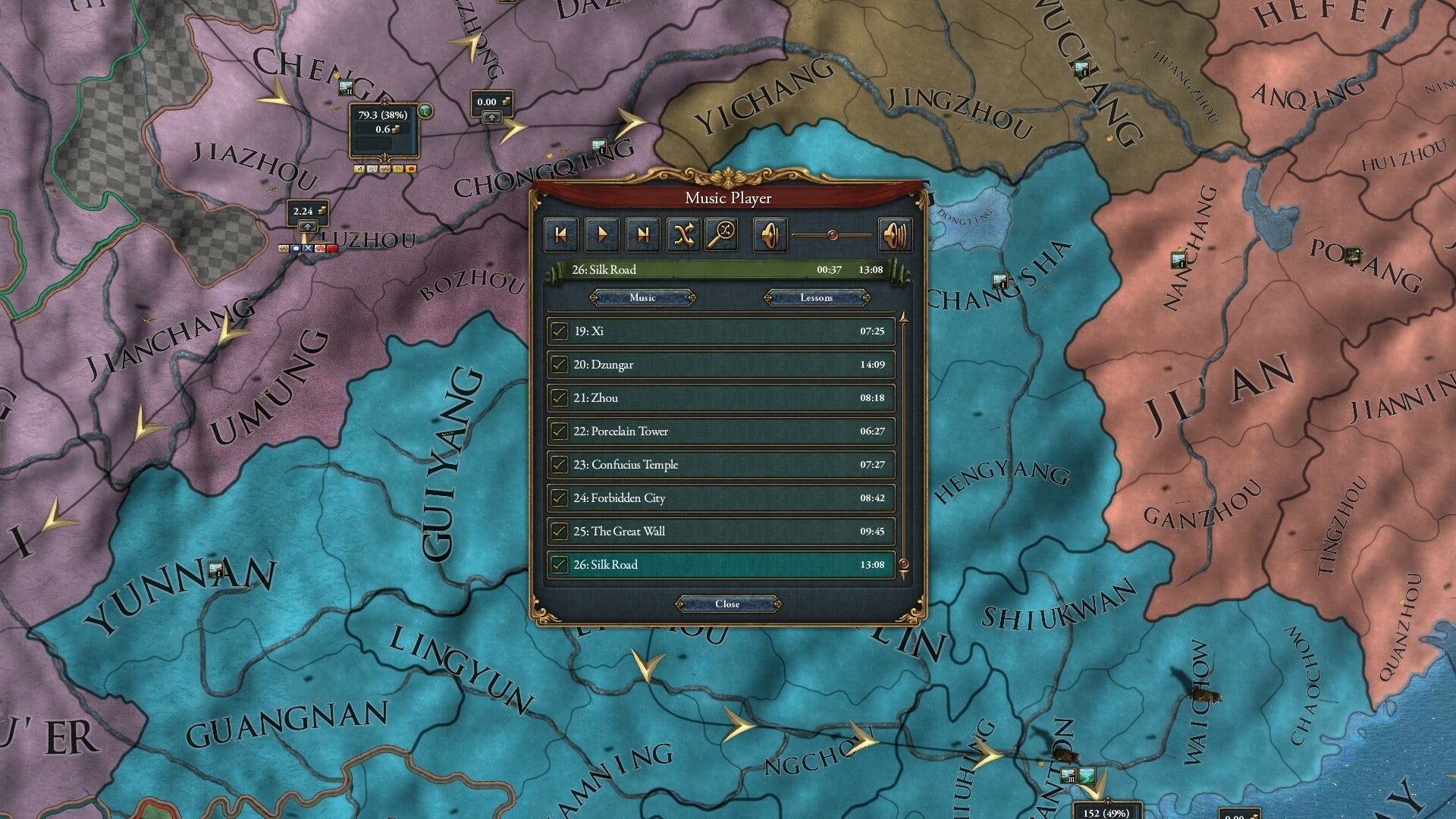
Task: Open the song search tool
Action: coord(723,234)
